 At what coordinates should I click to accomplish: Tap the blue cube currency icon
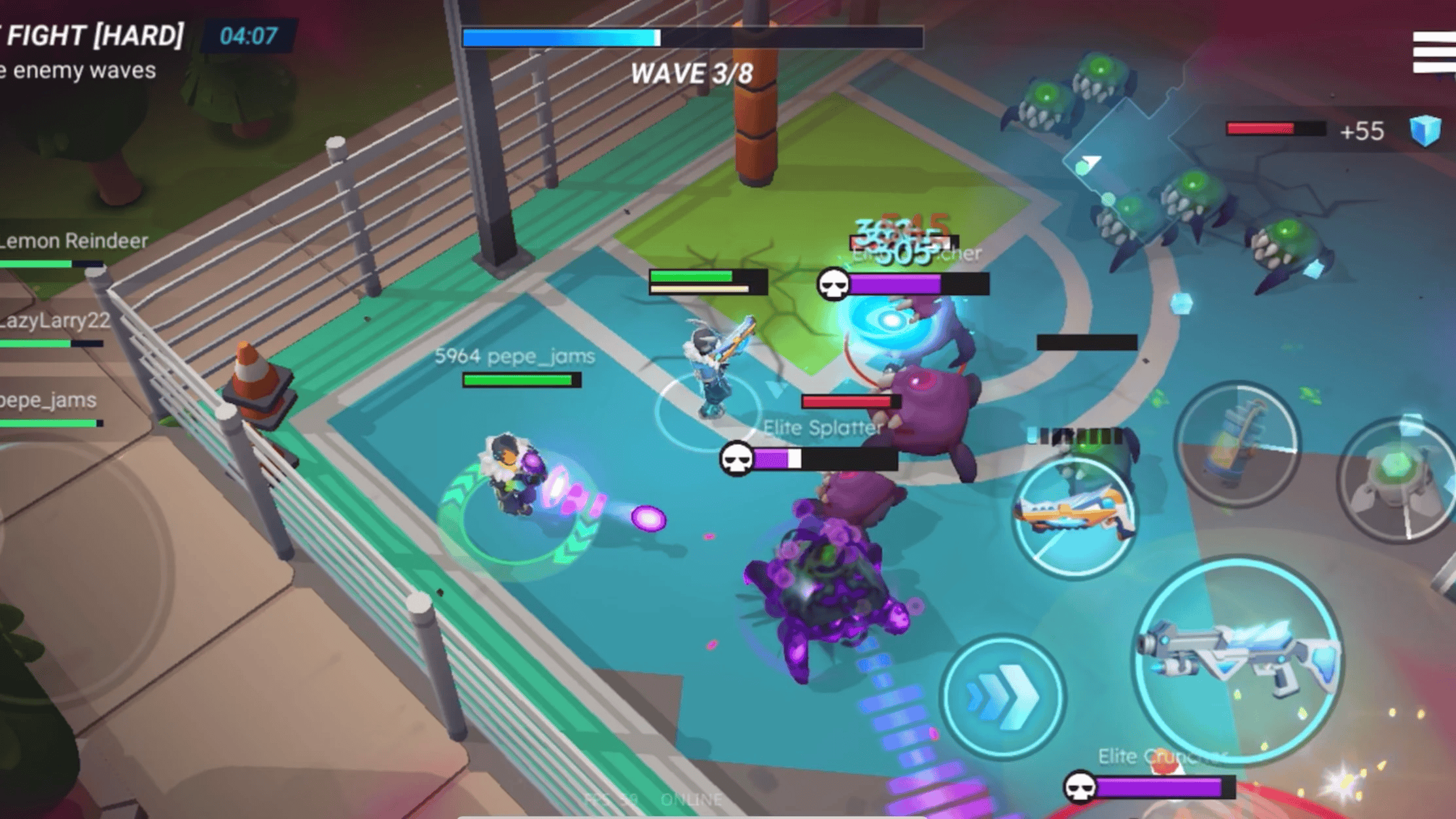pos(1425,130)
